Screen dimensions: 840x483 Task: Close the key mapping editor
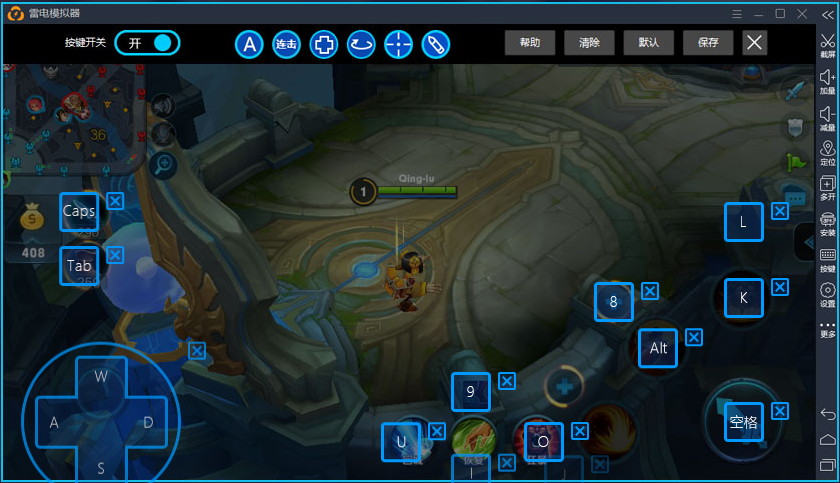[755, 42]
